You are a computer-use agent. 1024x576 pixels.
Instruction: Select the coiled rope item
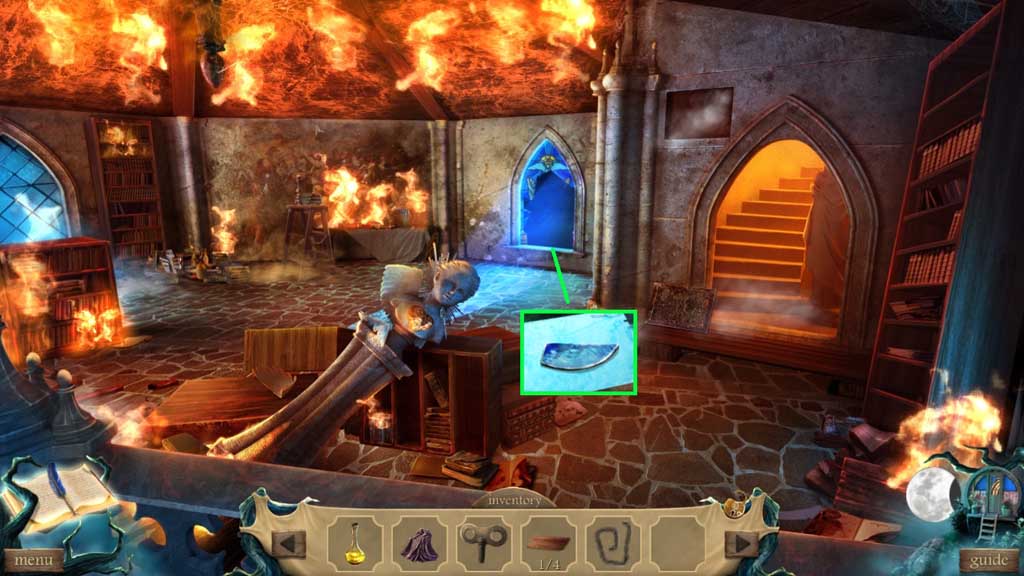coord(613,542)
